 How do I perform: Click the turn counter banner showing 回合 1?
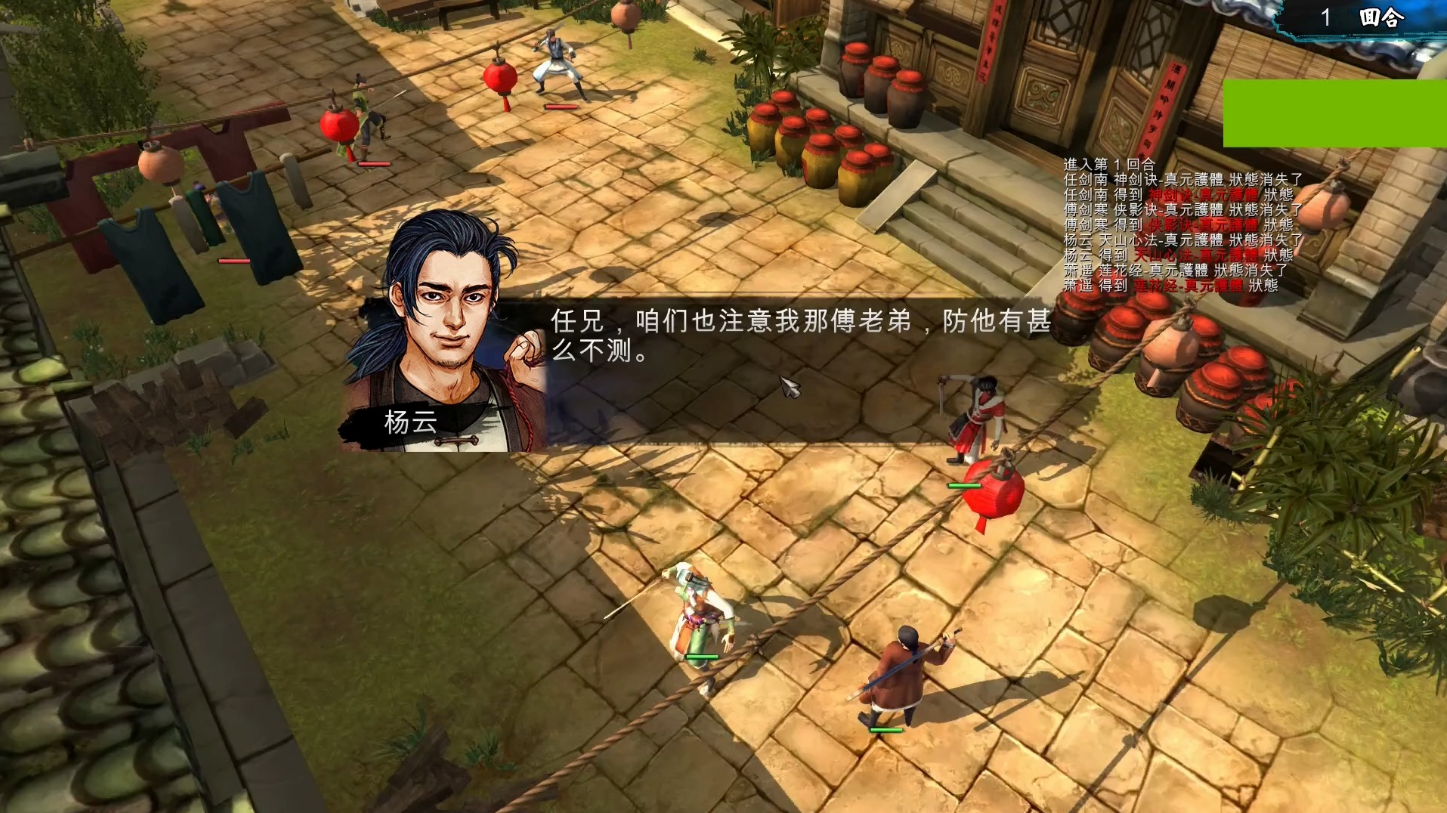[x=1360, y=17]
